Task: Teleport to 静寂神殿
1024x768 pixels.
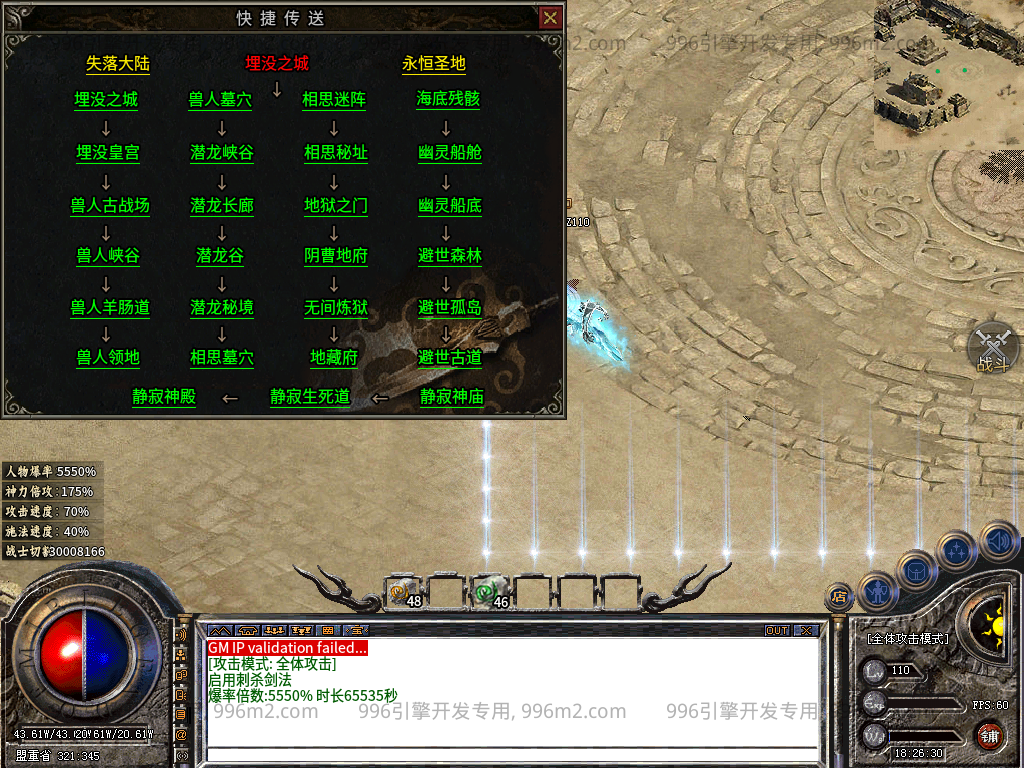Action: pyautogui.click(x=164, y=397)
